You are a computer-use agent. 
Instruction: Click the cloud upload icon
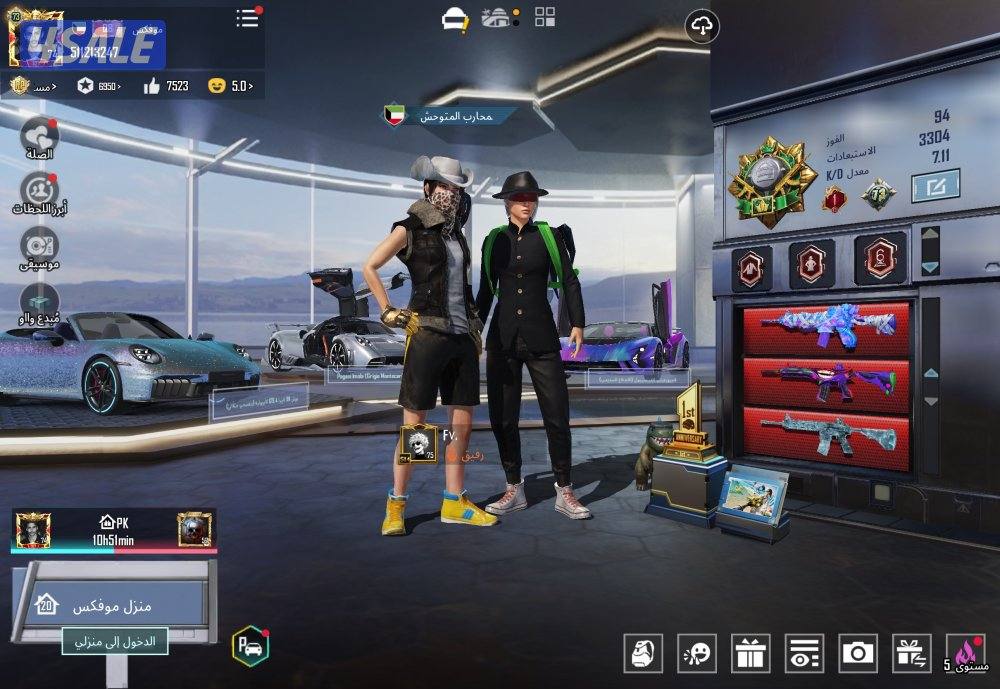[703, 27]
